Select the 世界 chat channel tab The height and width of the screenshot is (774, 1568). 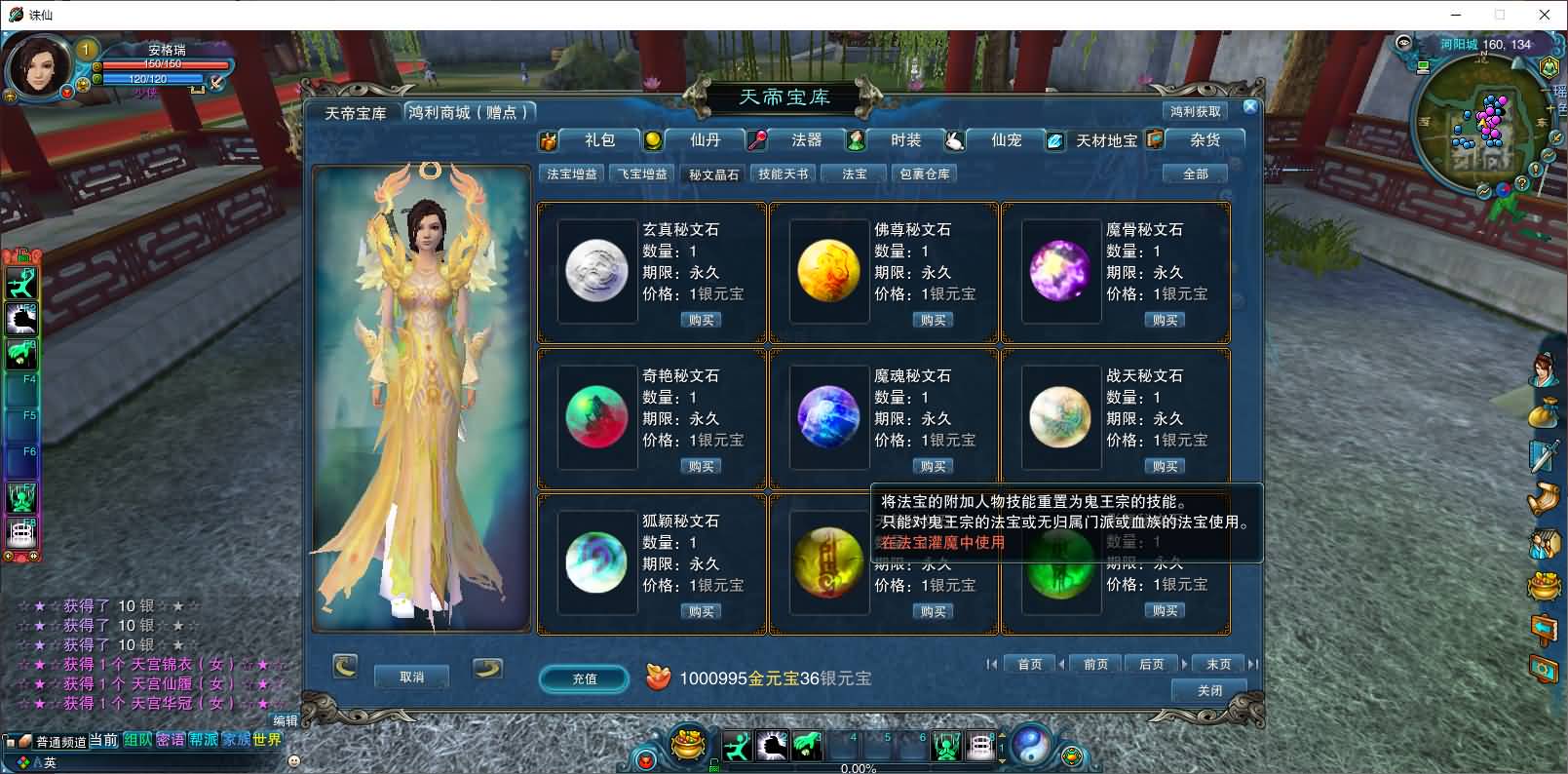(266, 739)
